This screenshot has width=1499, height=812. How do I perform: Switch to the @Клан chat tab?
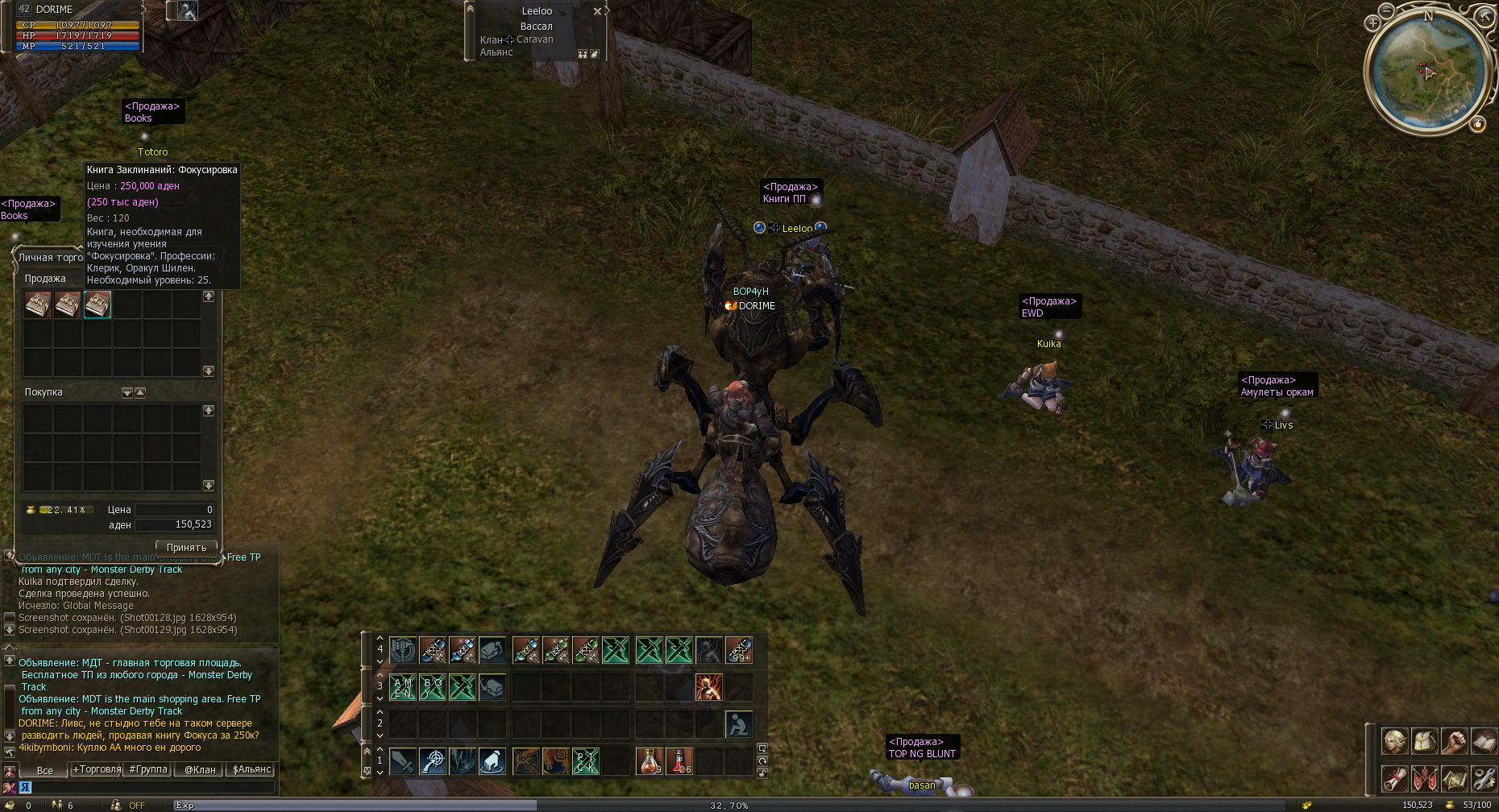coord(200,769)
